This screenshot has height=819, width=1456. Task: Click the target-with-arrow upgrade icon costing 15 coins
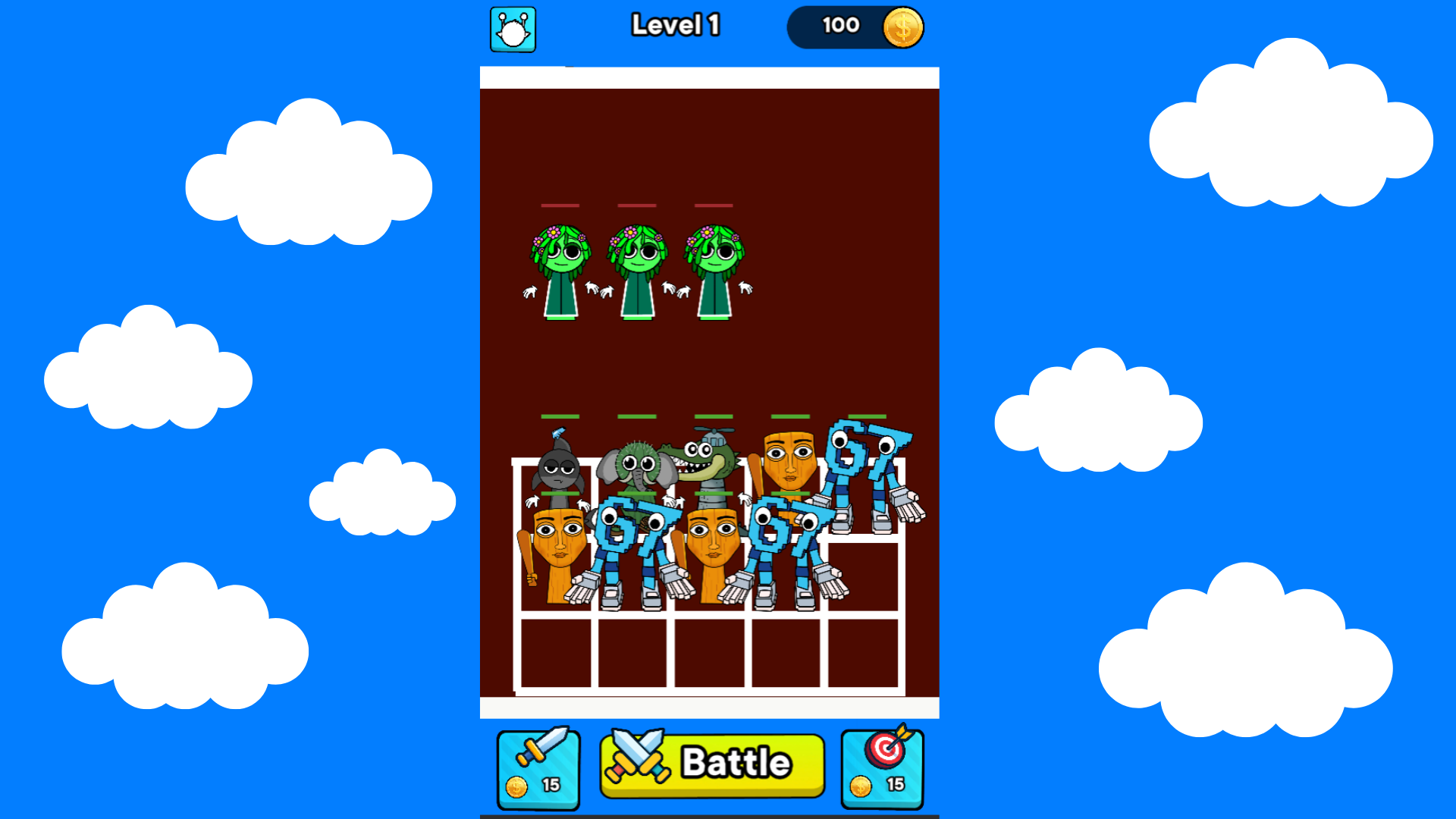point(882,767)
